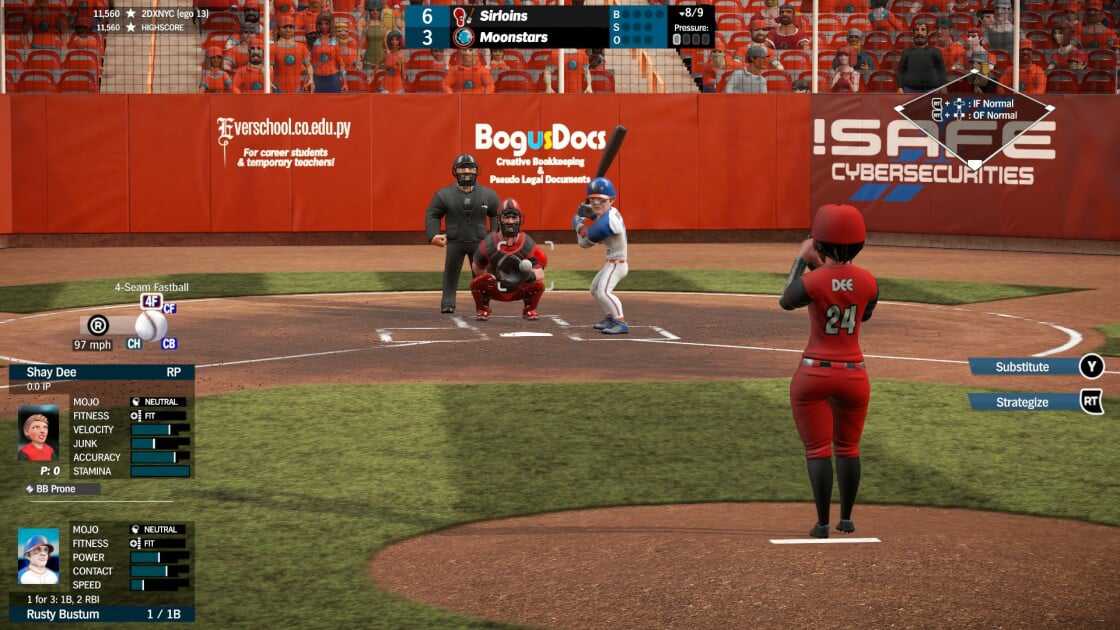Select the Rusty Bustum batter name bar

coord(101,614)
